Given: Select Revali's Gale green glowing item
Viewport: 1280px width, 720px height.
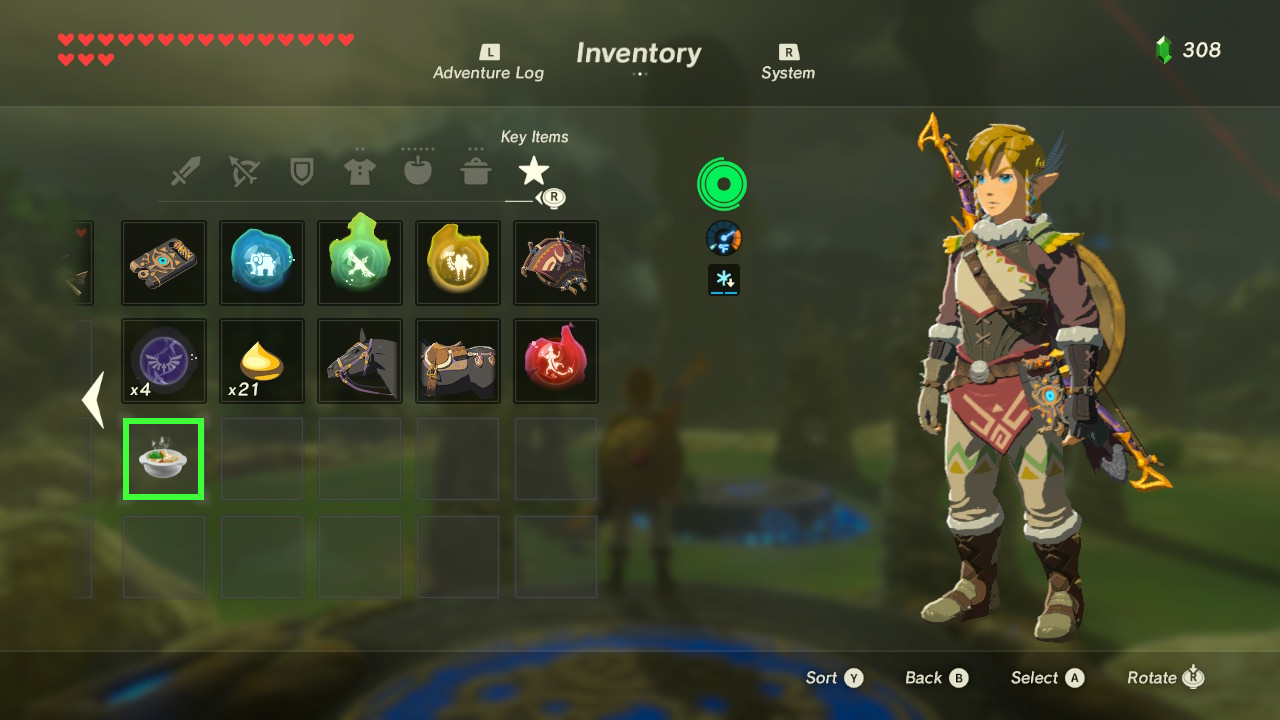Looking at the screenshot, I should point(360,262).
